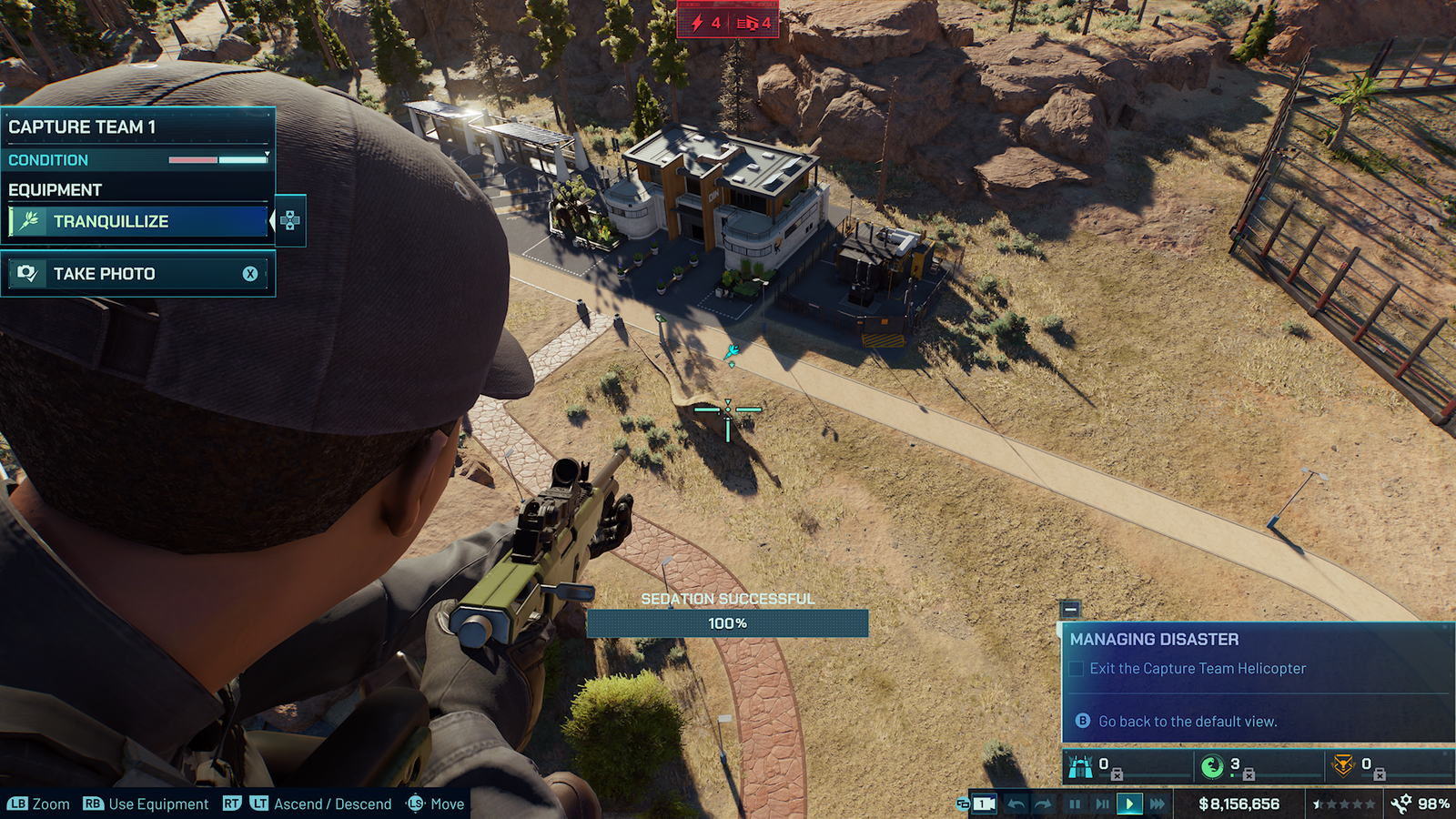Viewport: 1456px width, 819px height.
Task: Open the green dinosaur emblem track
Action: click(1212, 767)
